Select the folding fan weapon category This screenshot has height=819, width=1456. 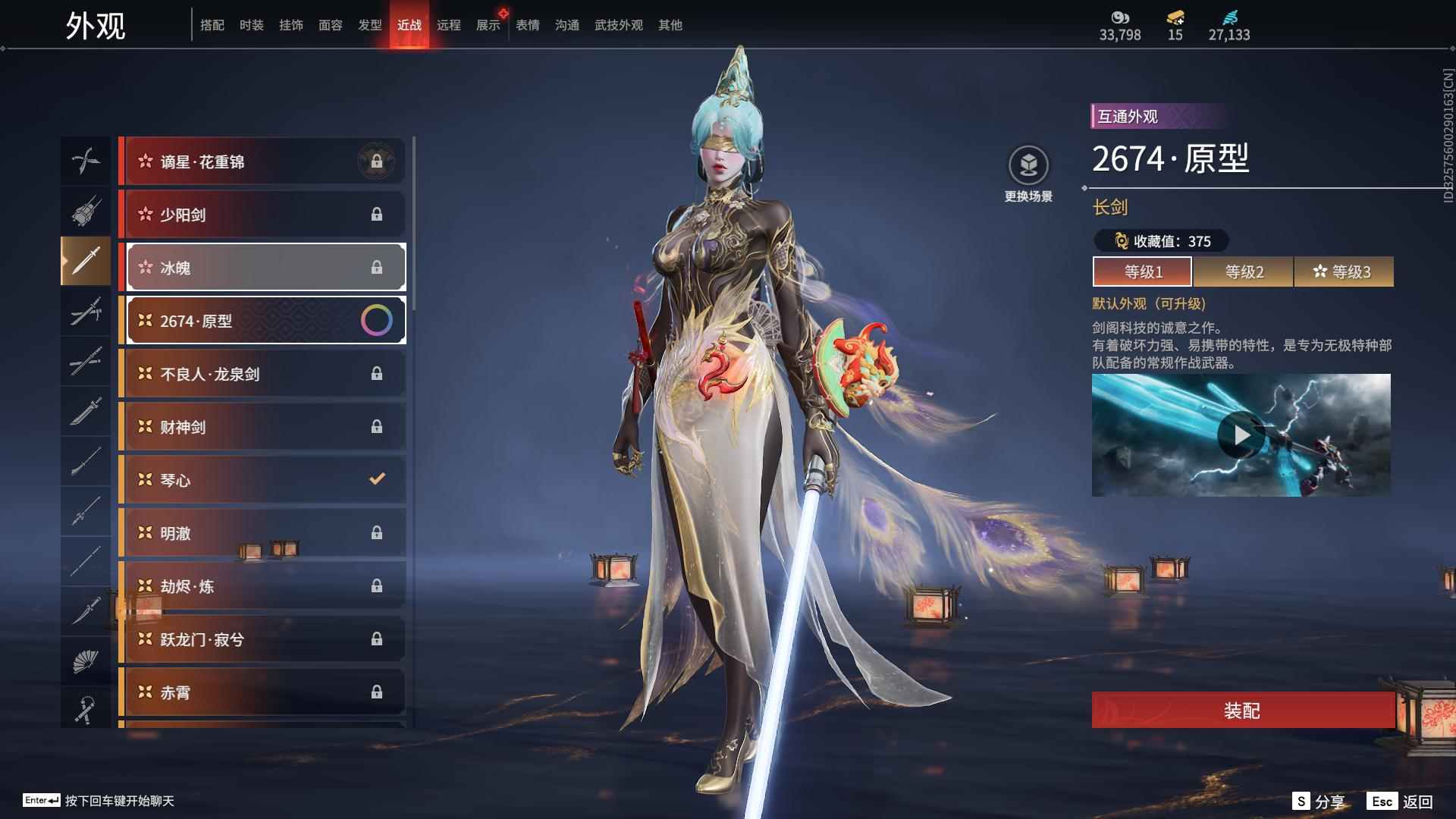86,661
